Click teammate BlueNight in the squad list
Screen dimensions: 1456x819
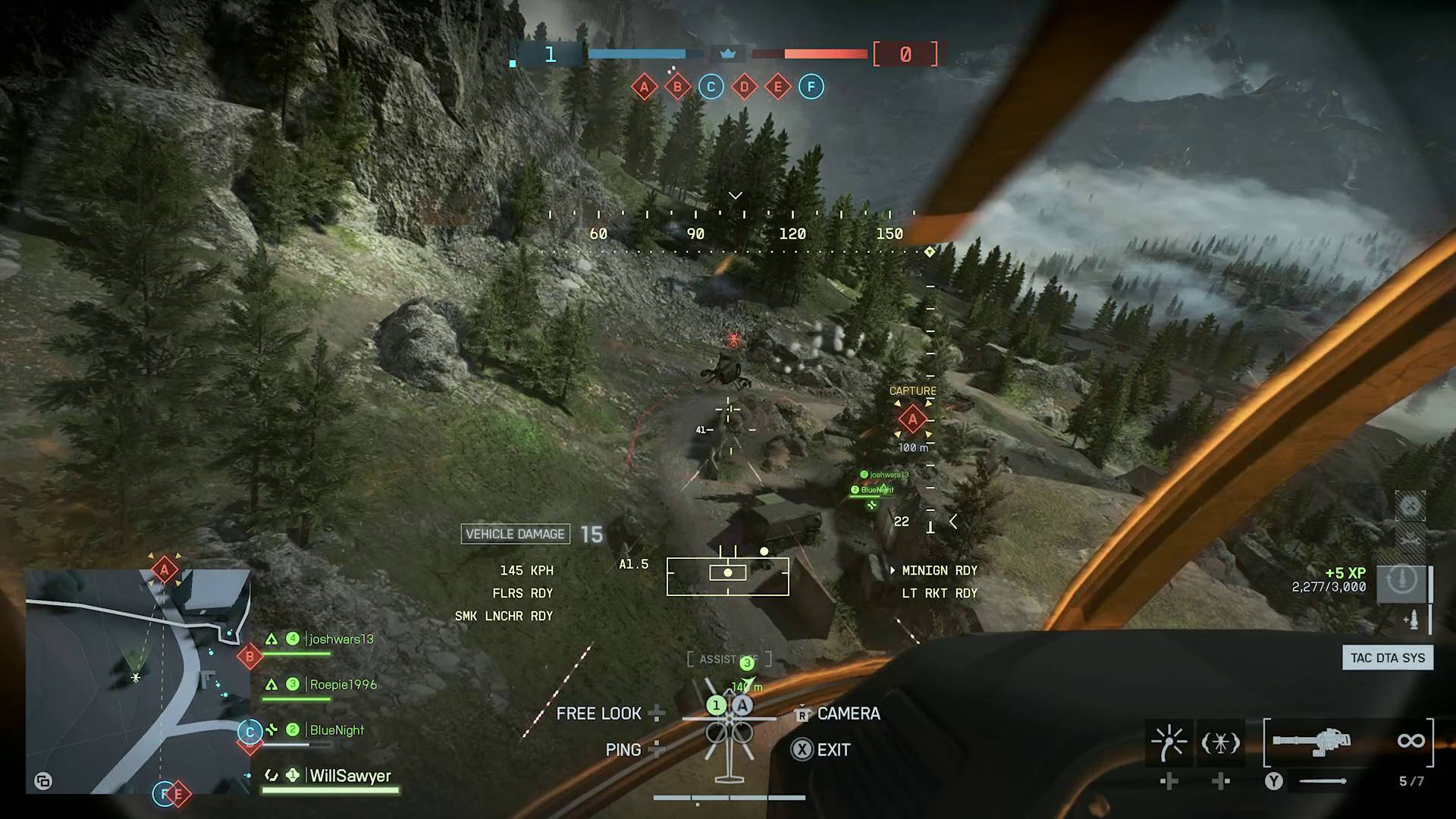(337, 730)
